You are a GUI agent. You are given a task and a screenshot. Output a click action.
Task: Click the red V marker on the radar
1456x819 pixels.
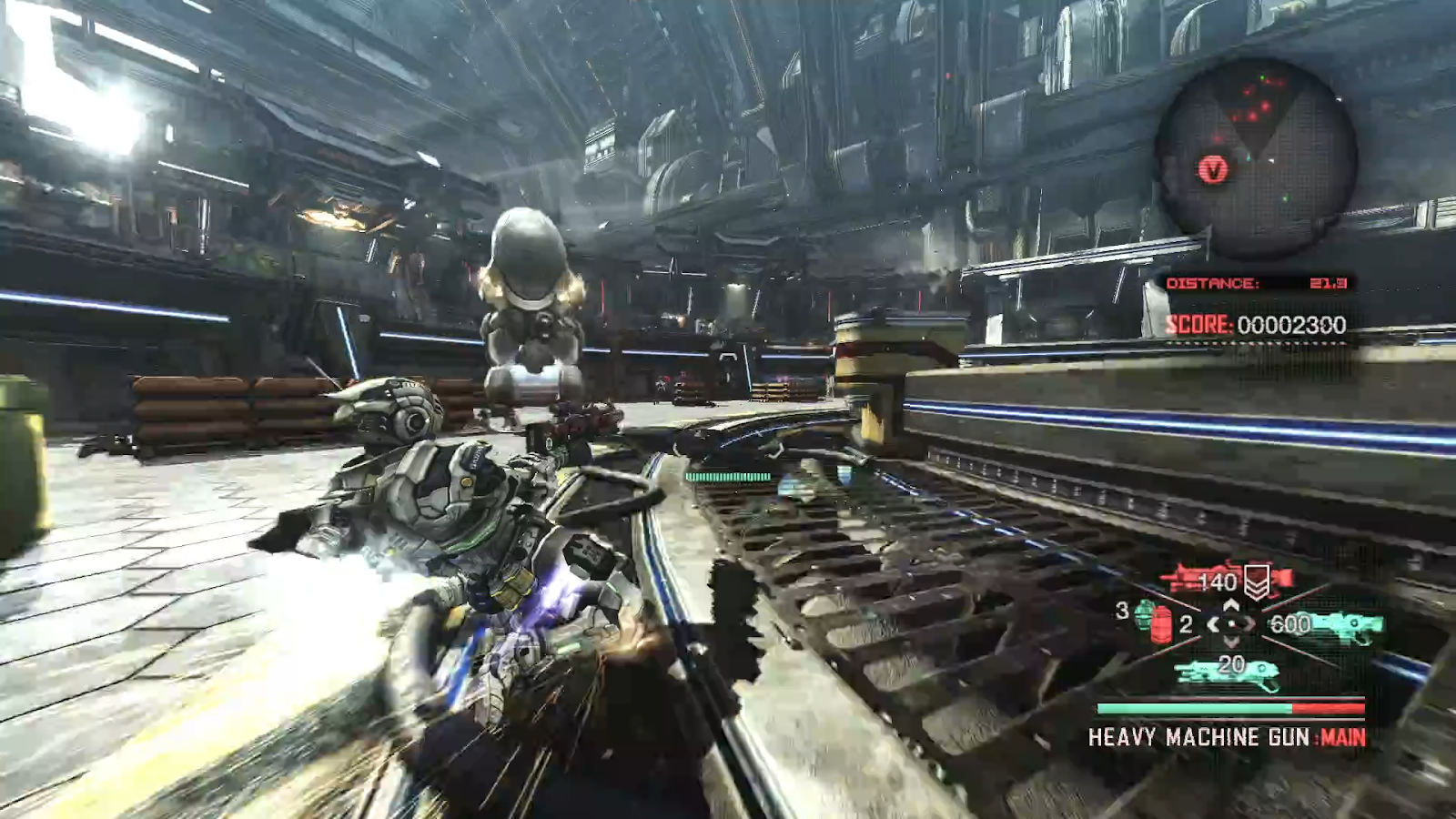(1213, 169)
